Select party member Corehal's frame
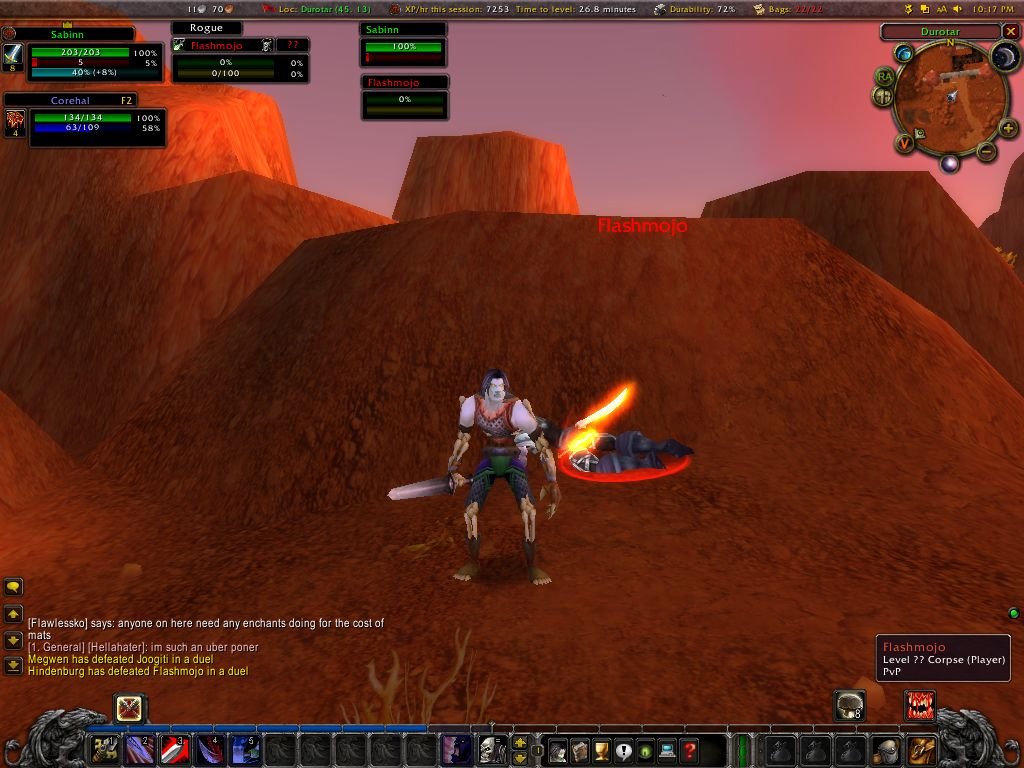This screenshot has height=768, width=1024. [x=83, y=122]
